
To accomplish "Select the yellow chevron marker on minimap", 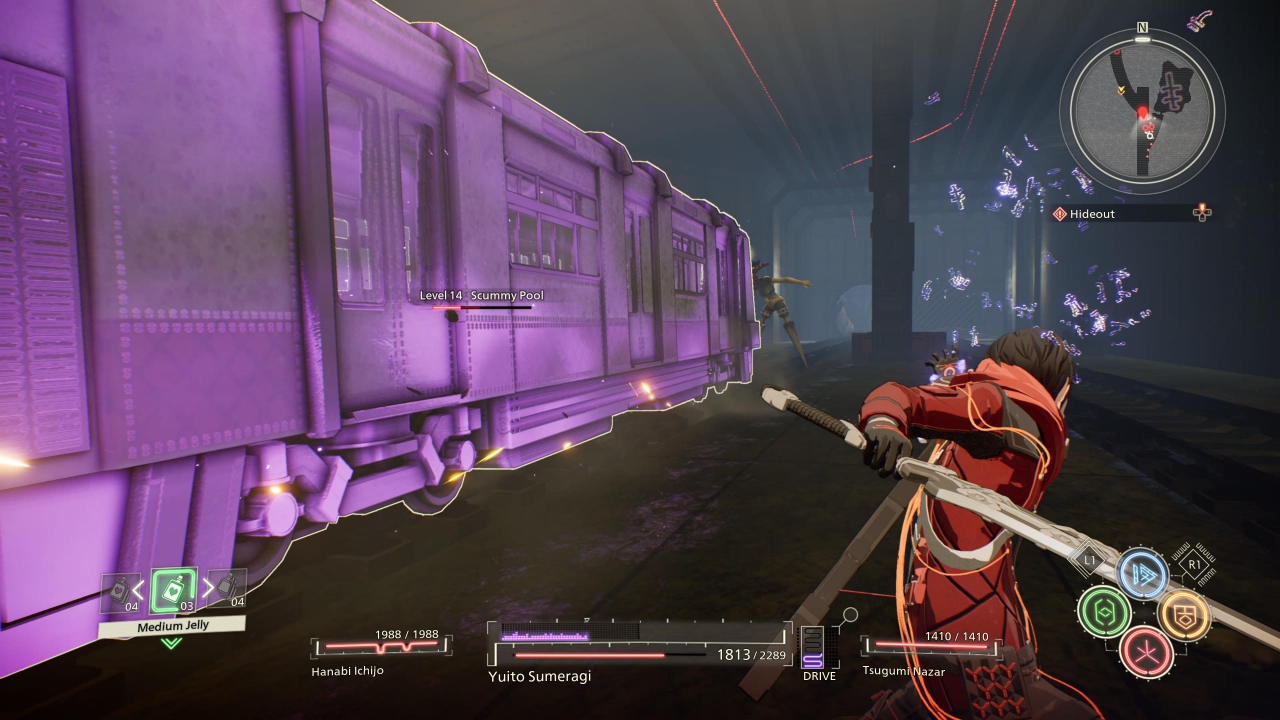I will [x=1122, y=89].
